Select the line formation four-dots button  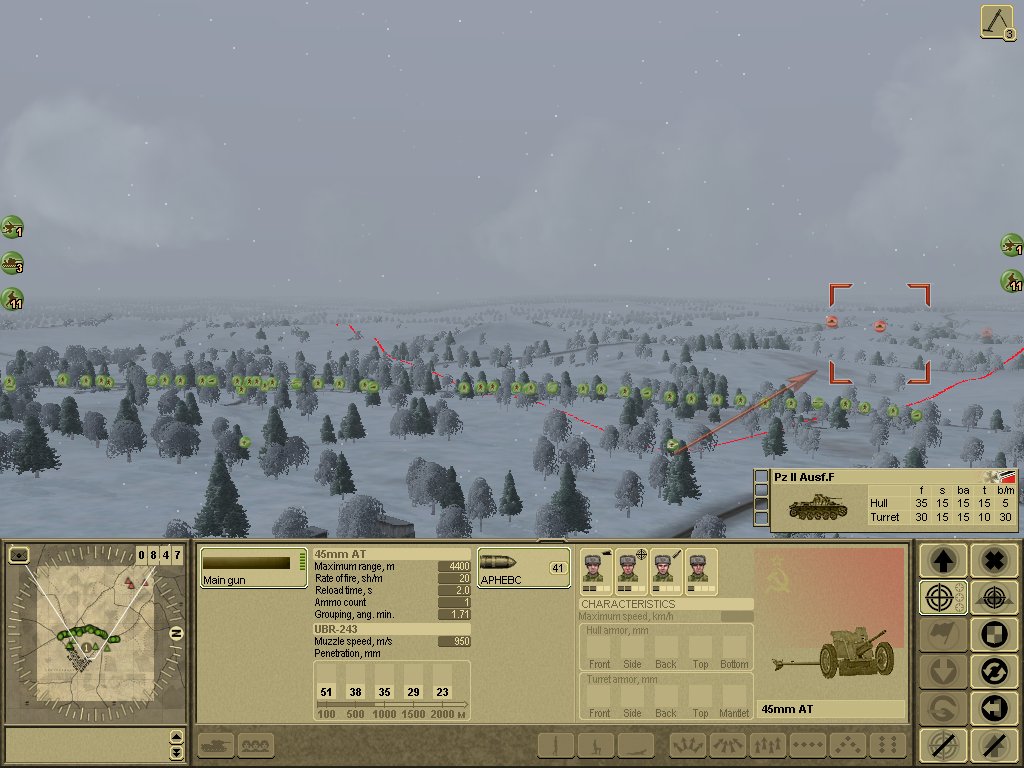tap(807, 745)
